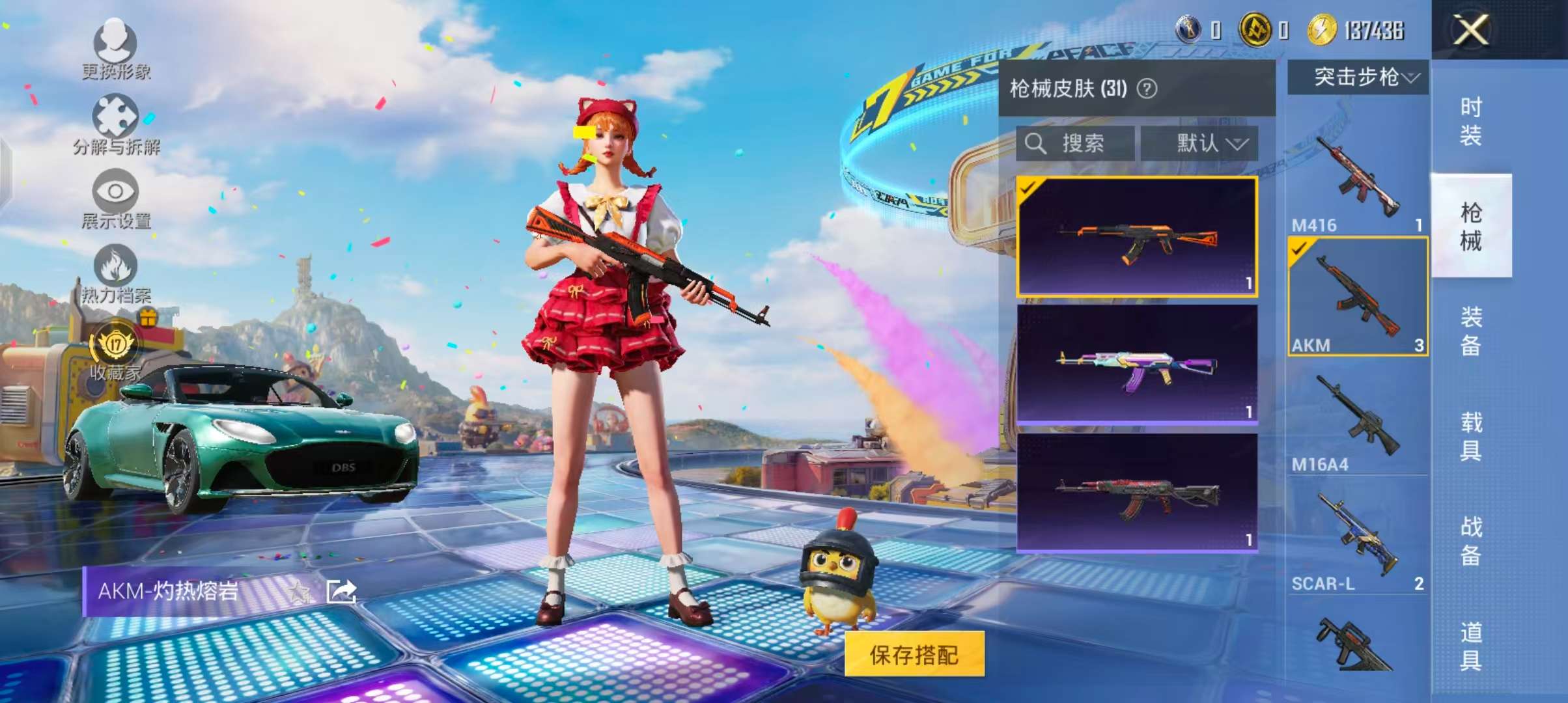Show help for 枪械皮肤 question mark

[x=1147, y=89]
